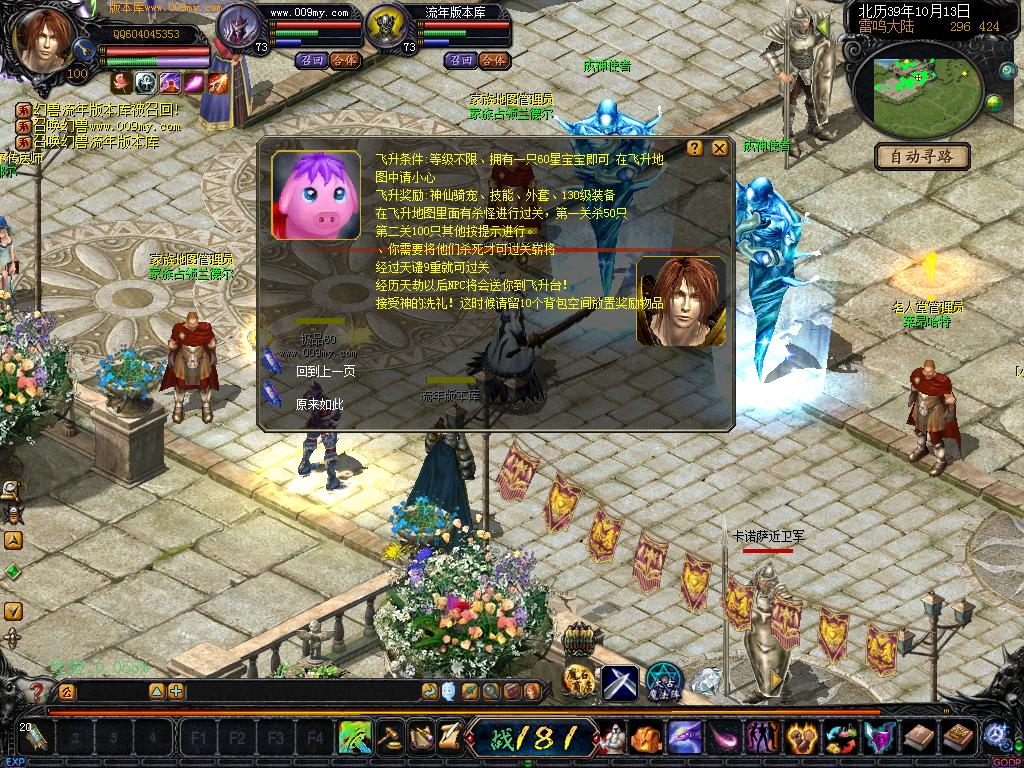The width and height of the screenshot is (1024, 768).
Task: Recall the 流年版本库 pet with 召回
Action: coord(461,60)
